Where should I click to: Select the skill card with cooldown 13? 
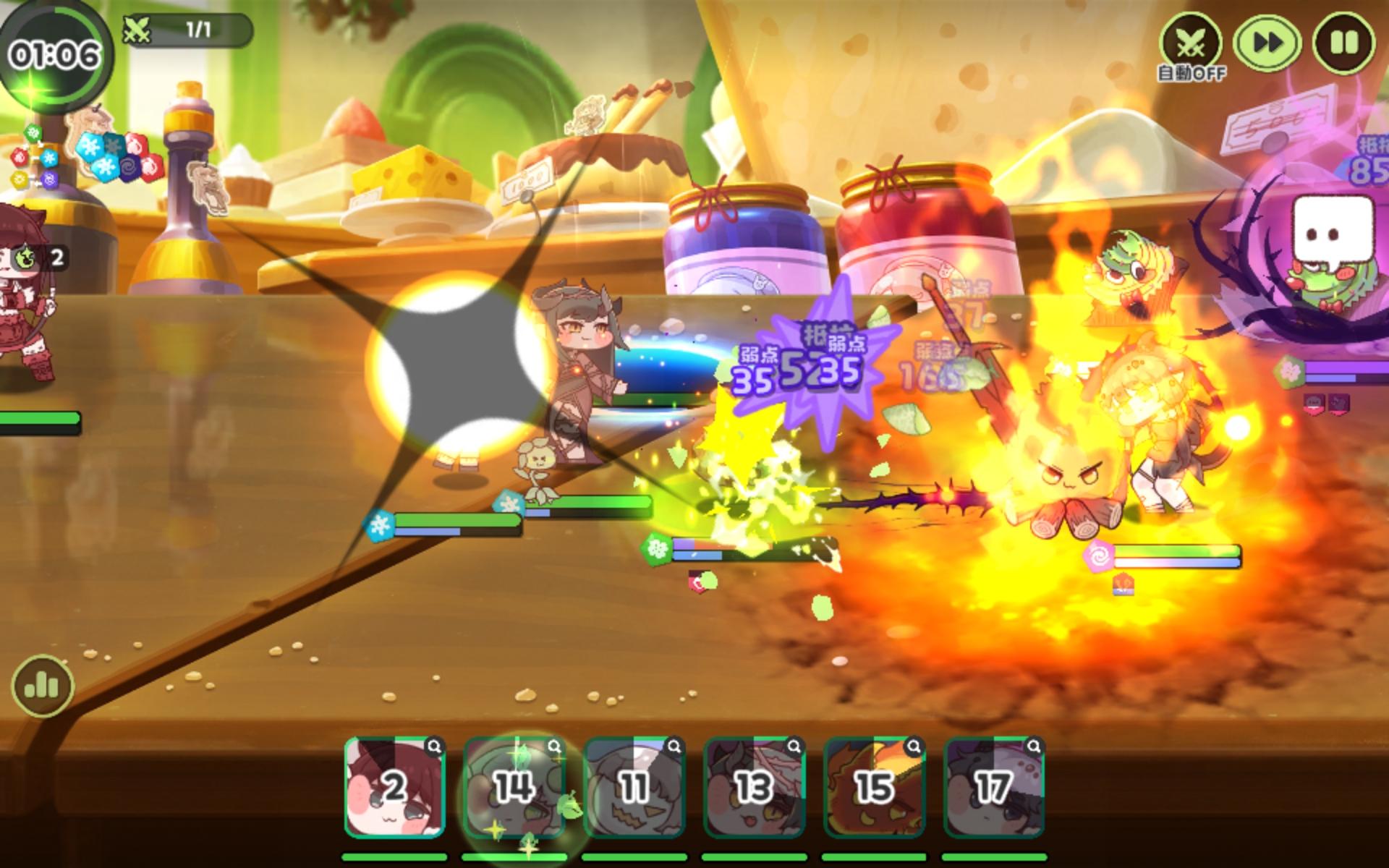tap(754, 788)
